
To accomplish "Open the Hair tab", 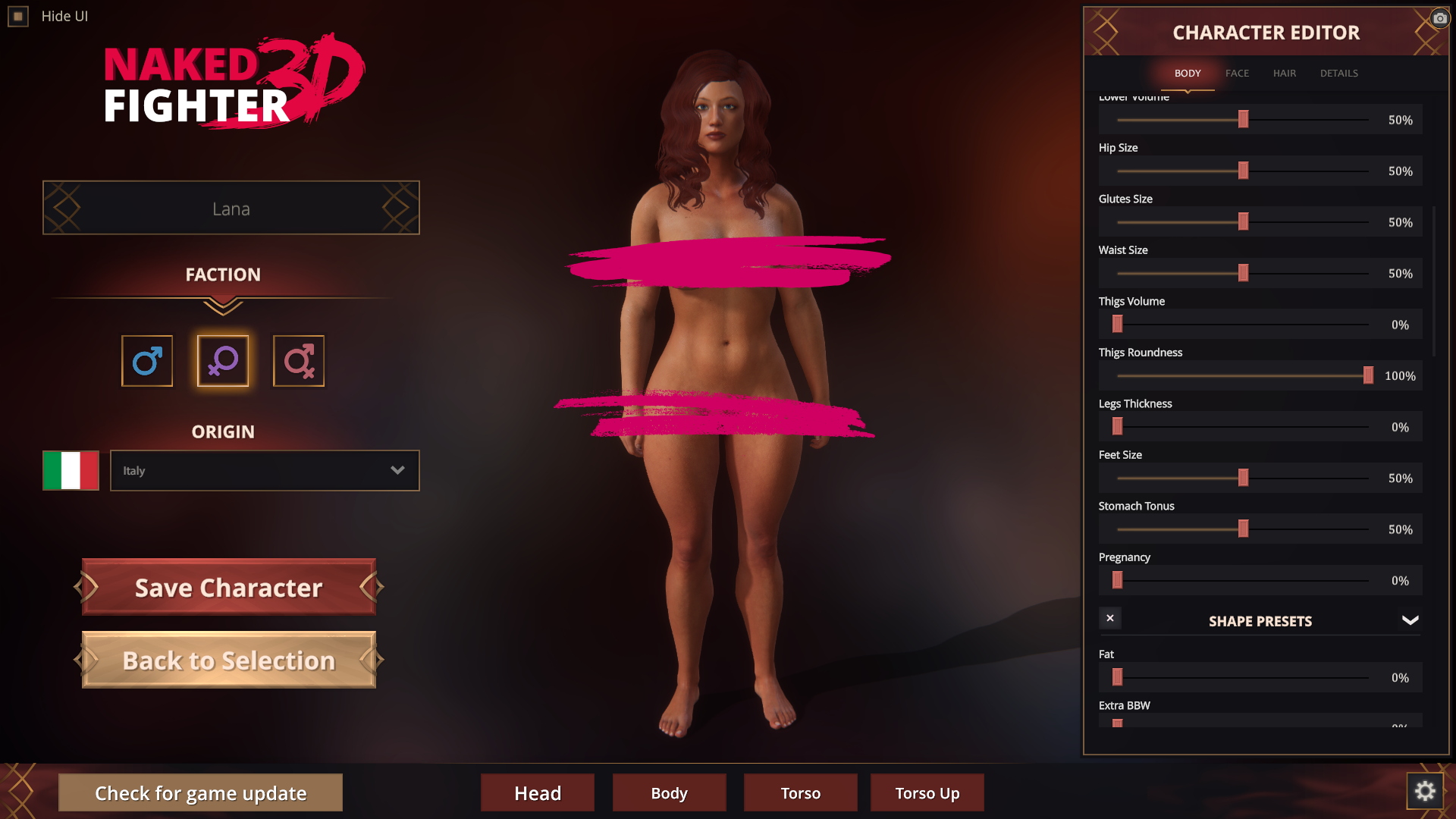I will click(x=1285, y=74).
